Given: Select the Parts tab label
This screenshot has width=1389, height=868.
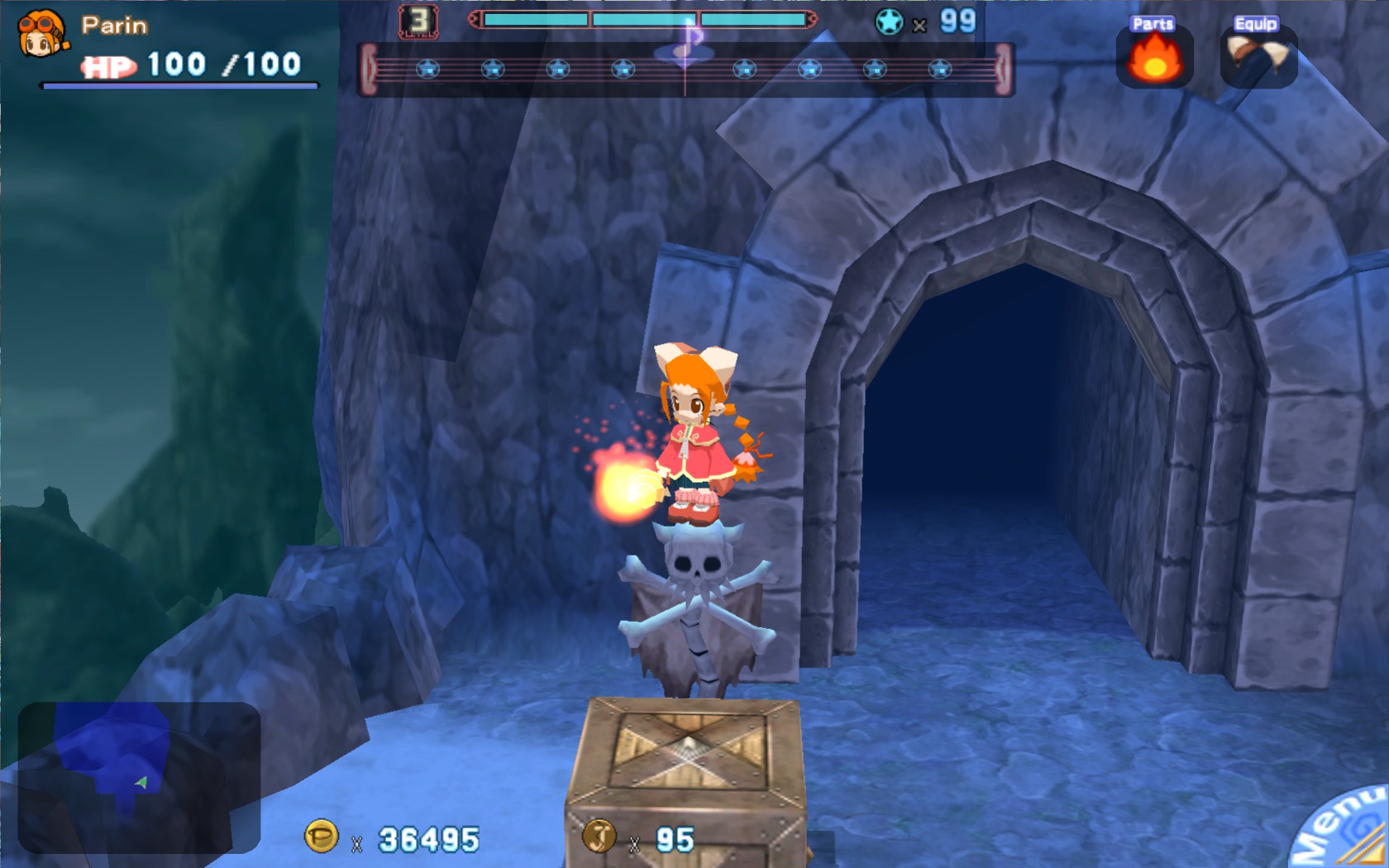Looking at the screenshot, I should 1153,24.
